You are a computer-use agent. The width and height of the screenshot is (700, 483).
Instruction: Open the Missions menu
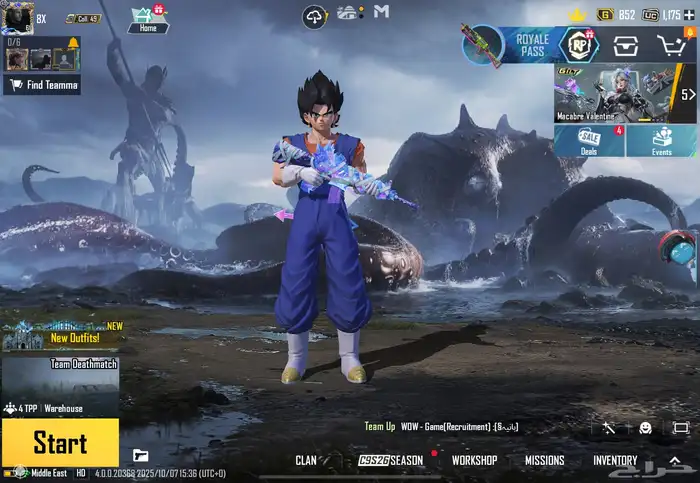[545, 461]
